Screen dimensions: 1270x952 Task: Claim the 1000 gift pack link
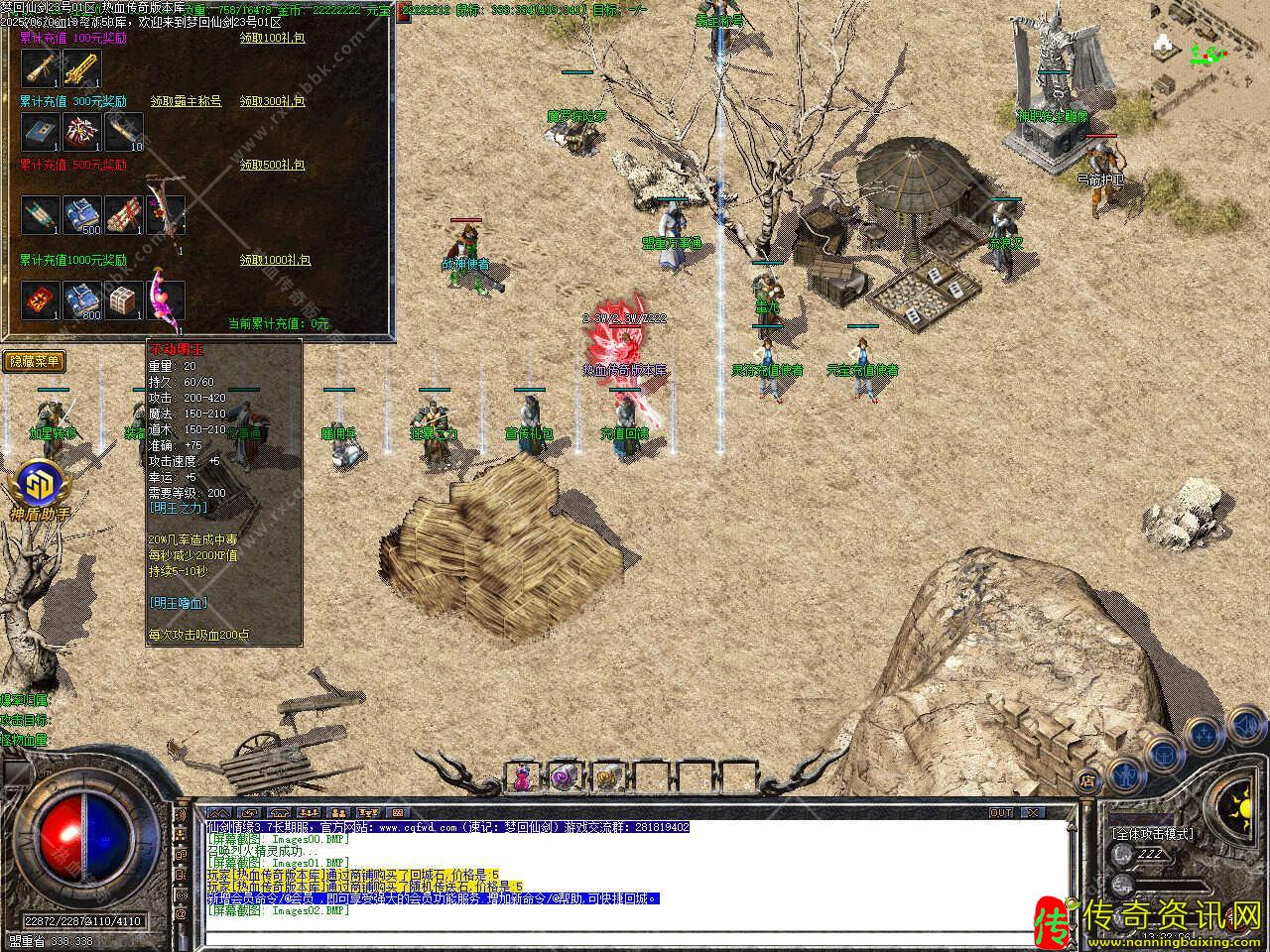click(275, 260)
